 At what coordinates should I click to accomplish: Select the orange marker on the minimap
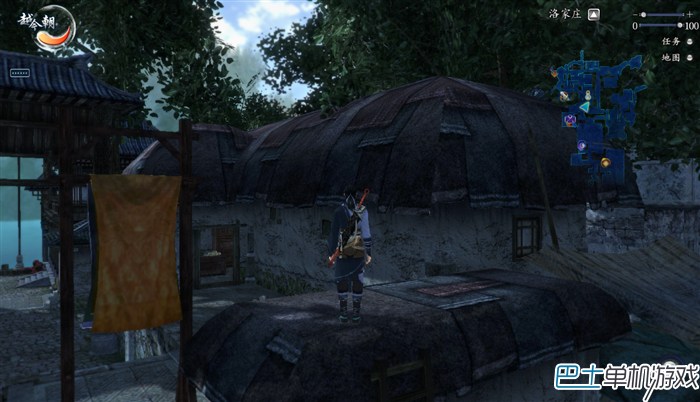click(x=604, y=162)
